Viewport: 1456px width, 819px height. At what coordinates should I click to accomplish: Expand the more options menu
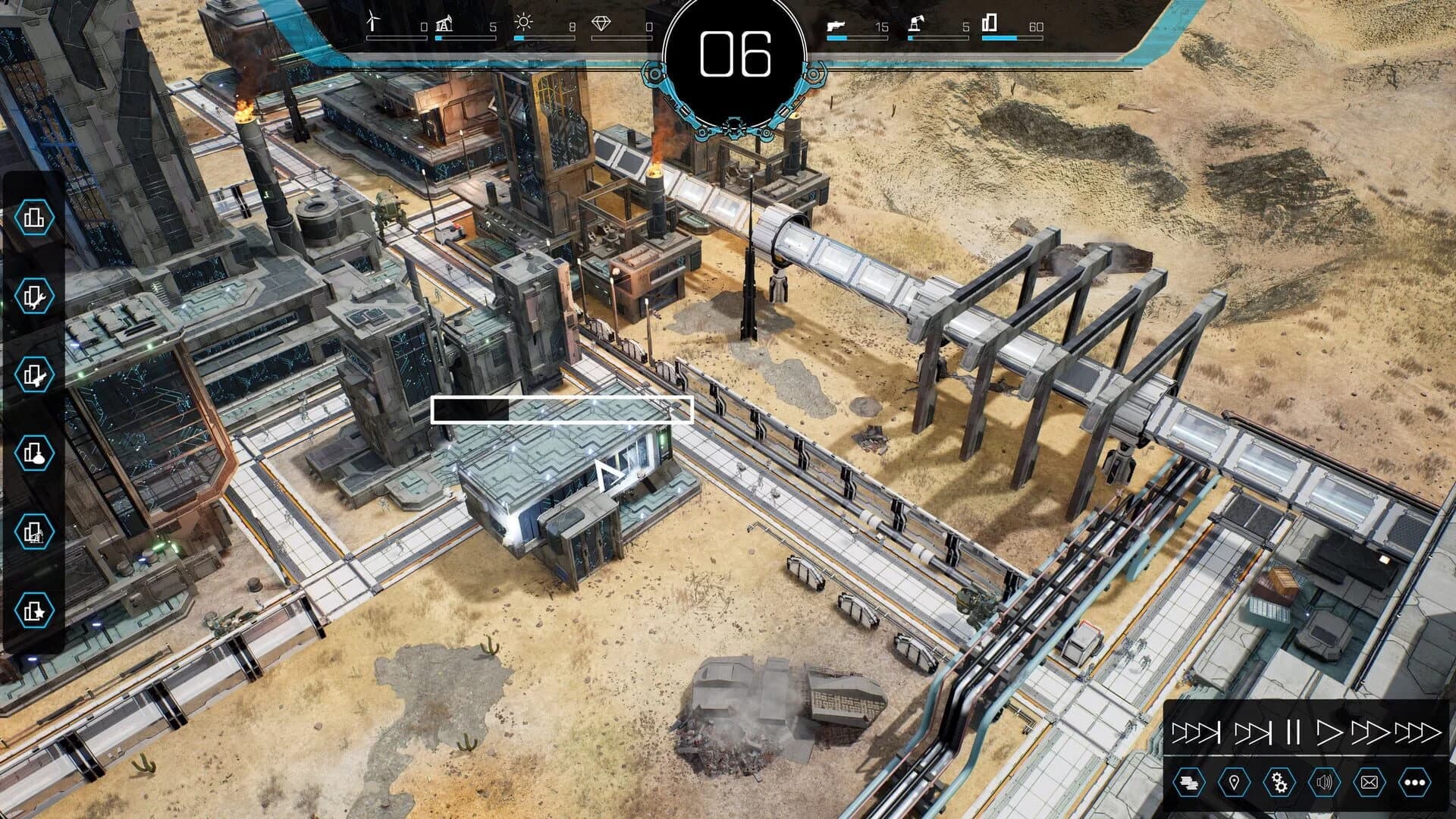(x=1416, y=782)
